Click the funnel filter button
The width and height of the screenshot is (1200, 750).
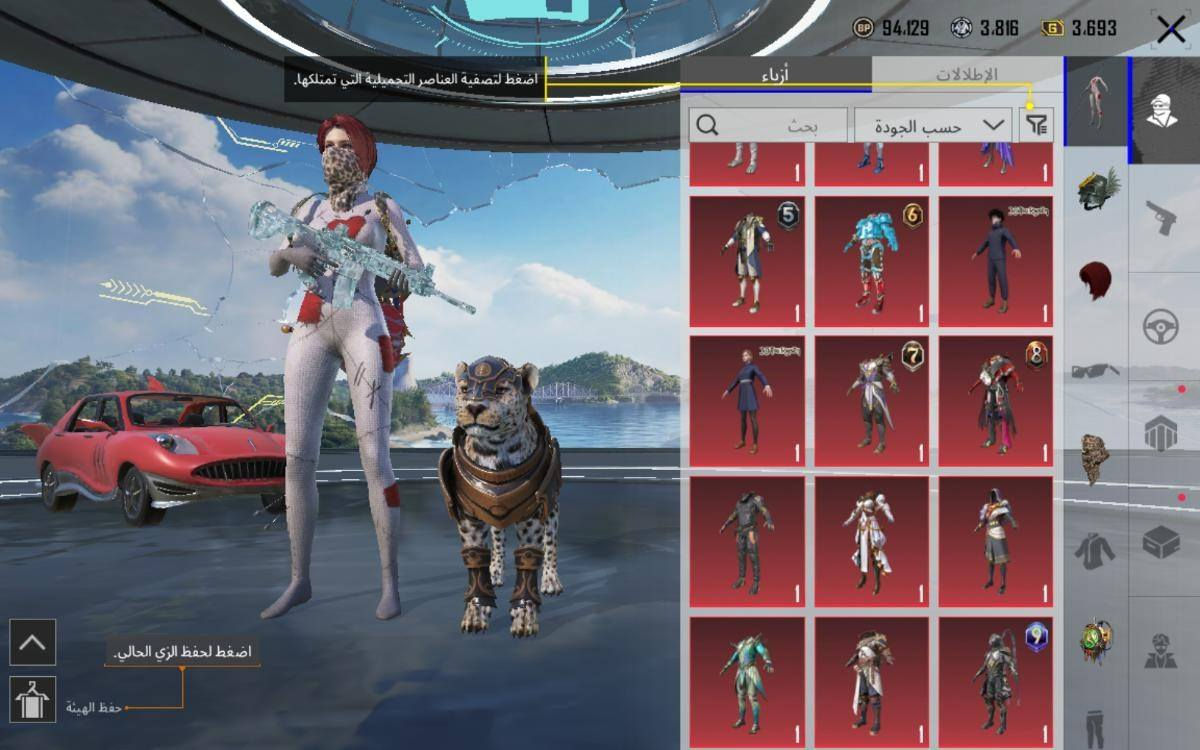1037,125
